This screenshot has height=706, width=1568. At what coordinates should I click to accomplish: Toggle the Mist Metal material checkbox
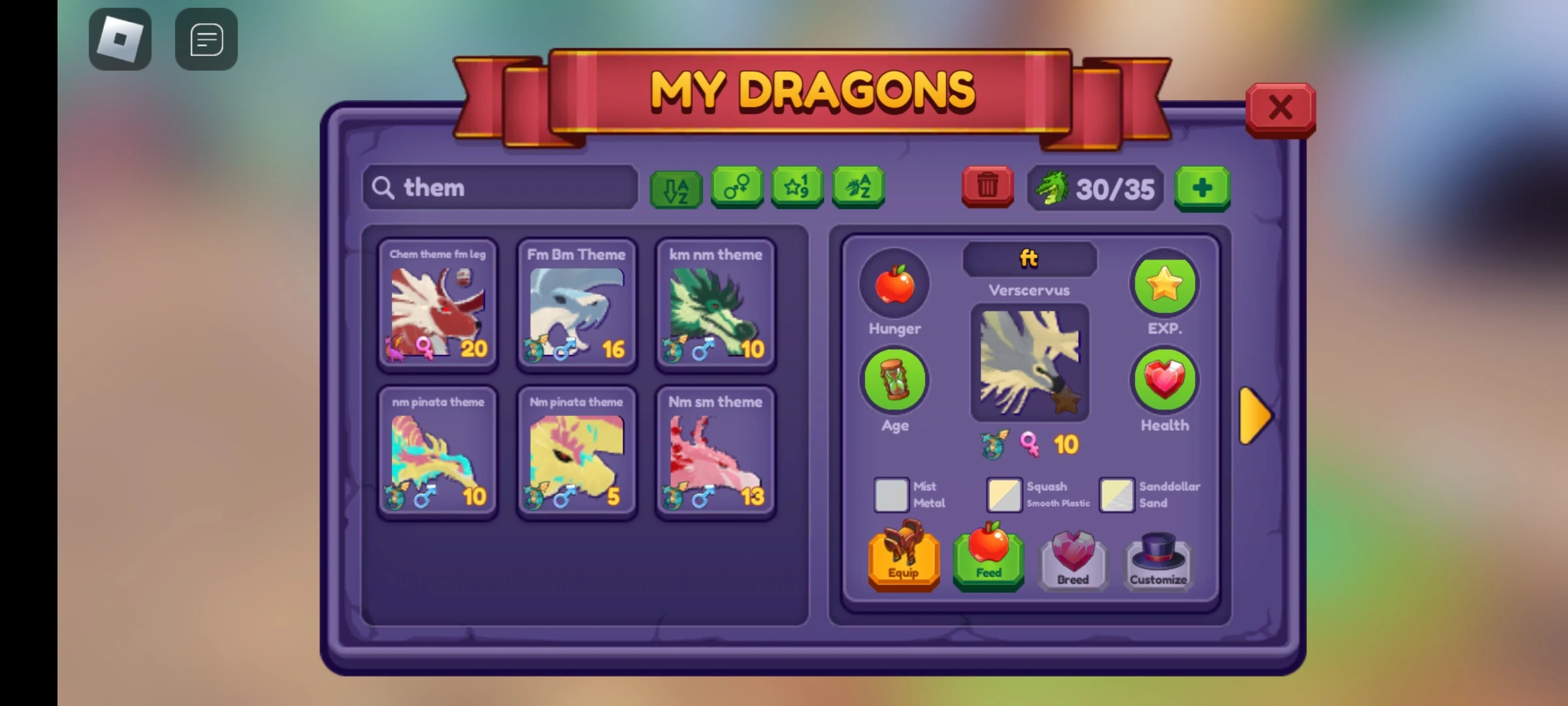[890, 495]
